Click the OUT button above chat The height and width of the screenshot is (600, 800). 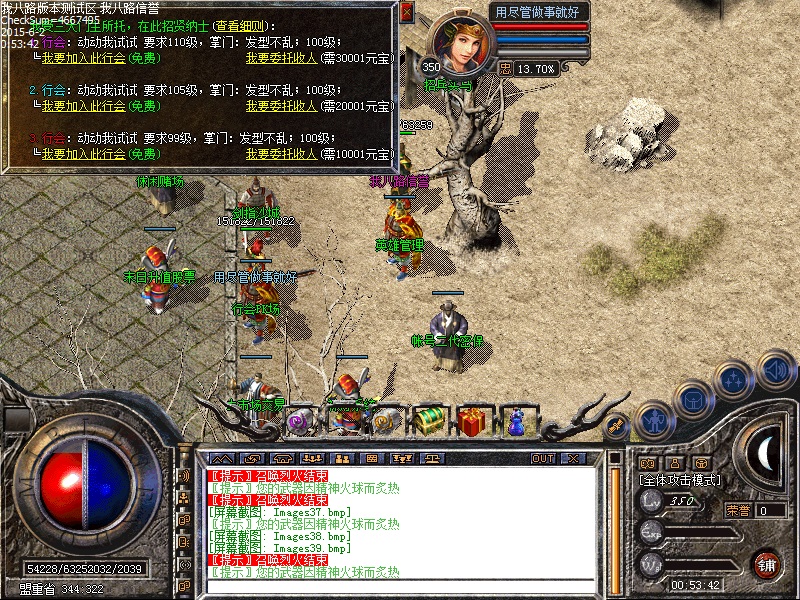pos(543,458)
